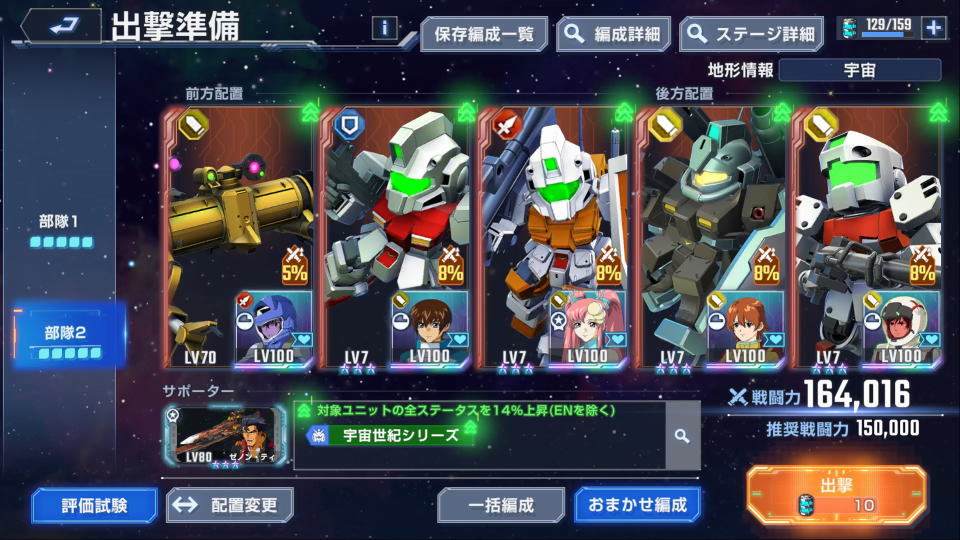Open the info 'i' button

[x=385, y=28]
